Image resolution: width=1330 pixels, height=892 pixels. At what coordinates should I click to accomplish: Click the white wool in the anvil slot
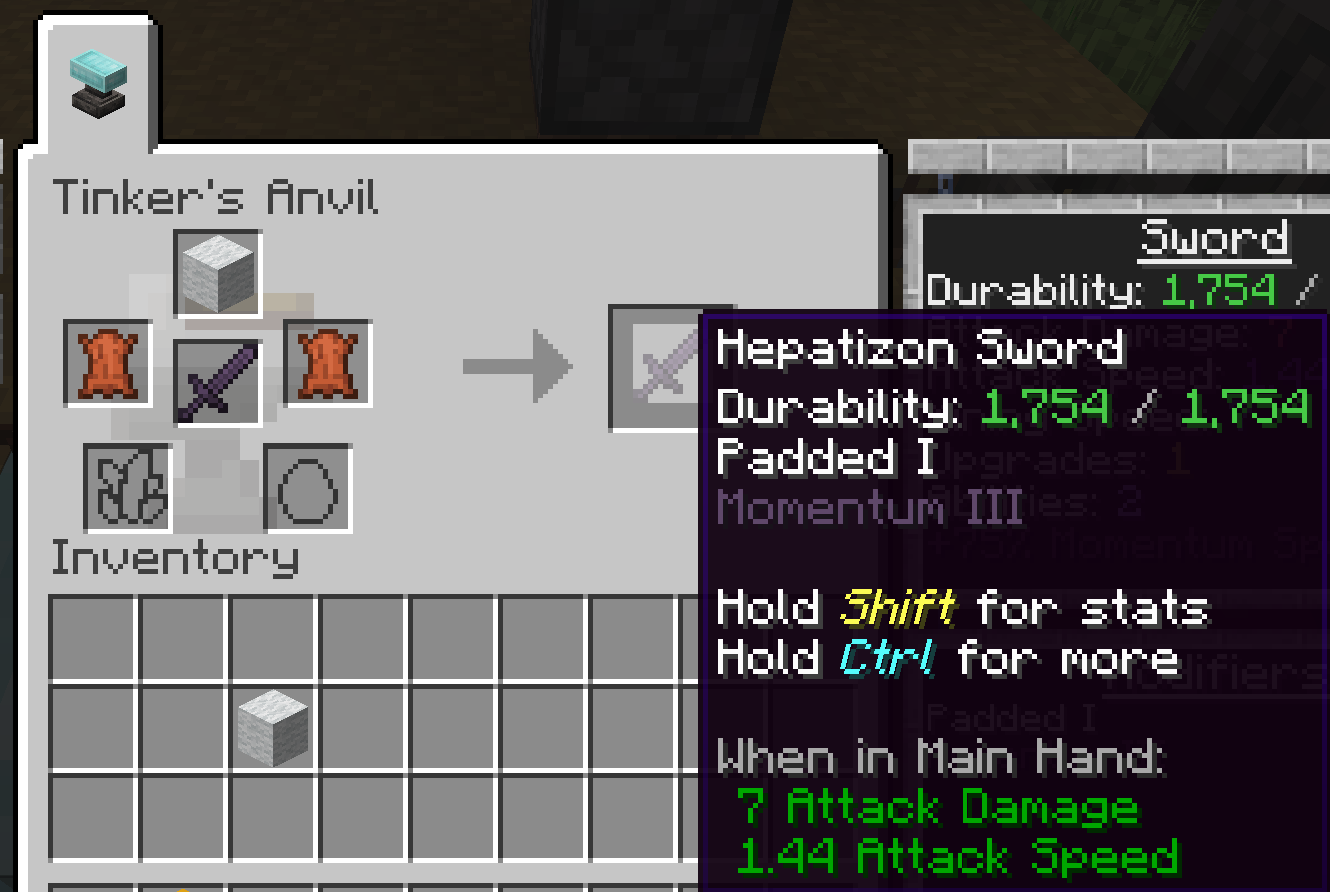point(218,273)
